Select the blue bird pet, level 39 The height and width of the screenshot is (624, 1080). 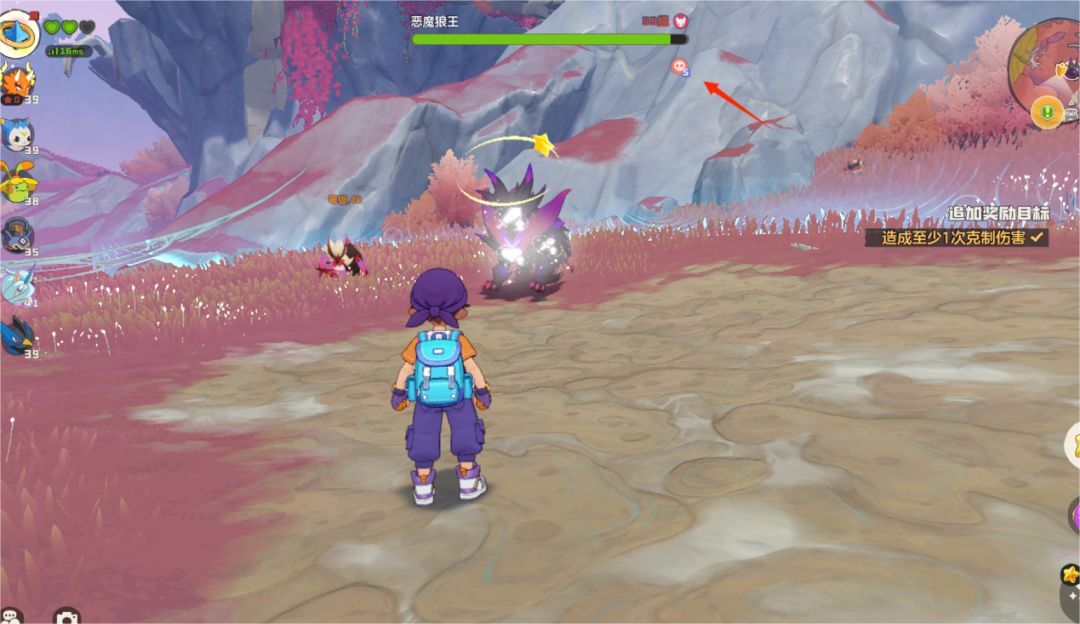(16, 337)
